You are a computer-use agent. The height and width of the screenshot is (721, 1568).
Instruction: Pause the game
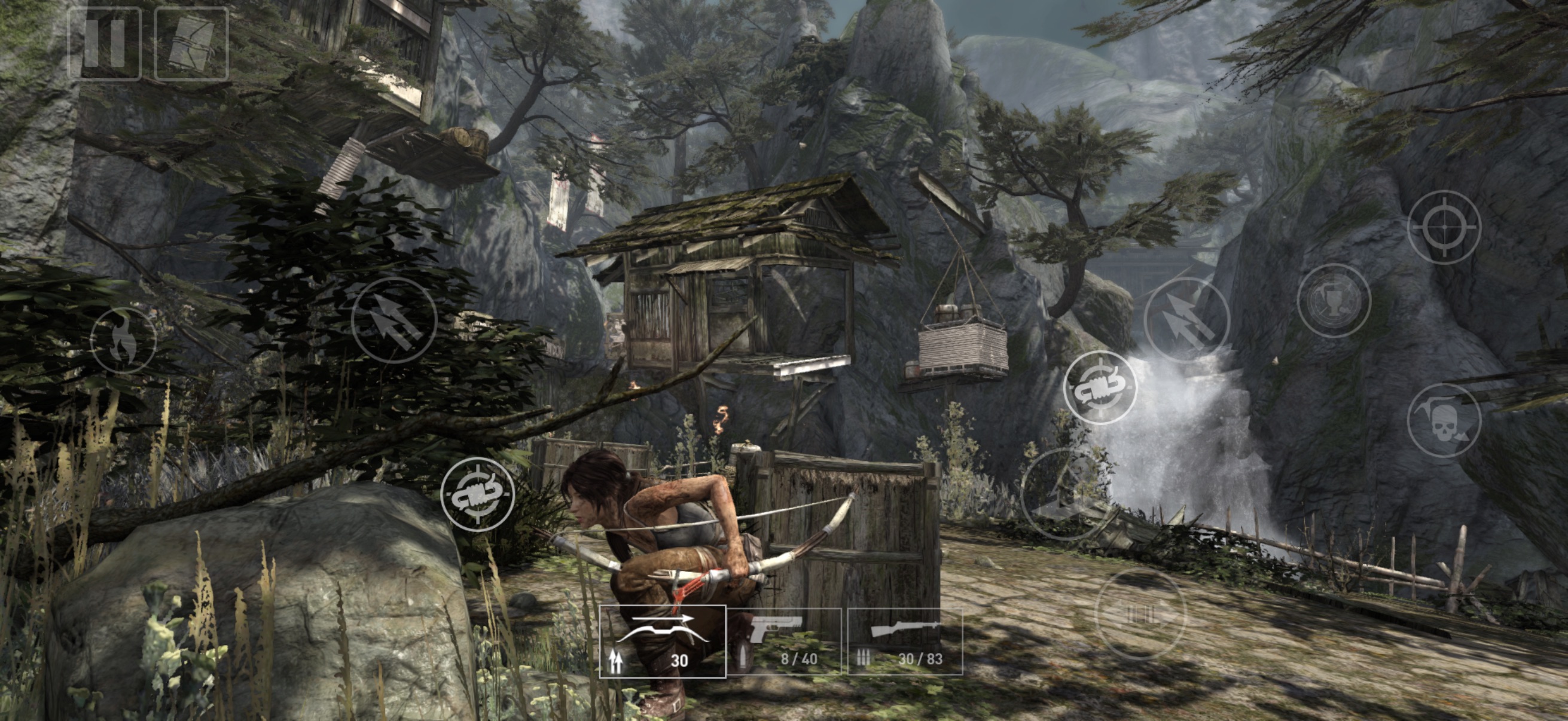105,44
